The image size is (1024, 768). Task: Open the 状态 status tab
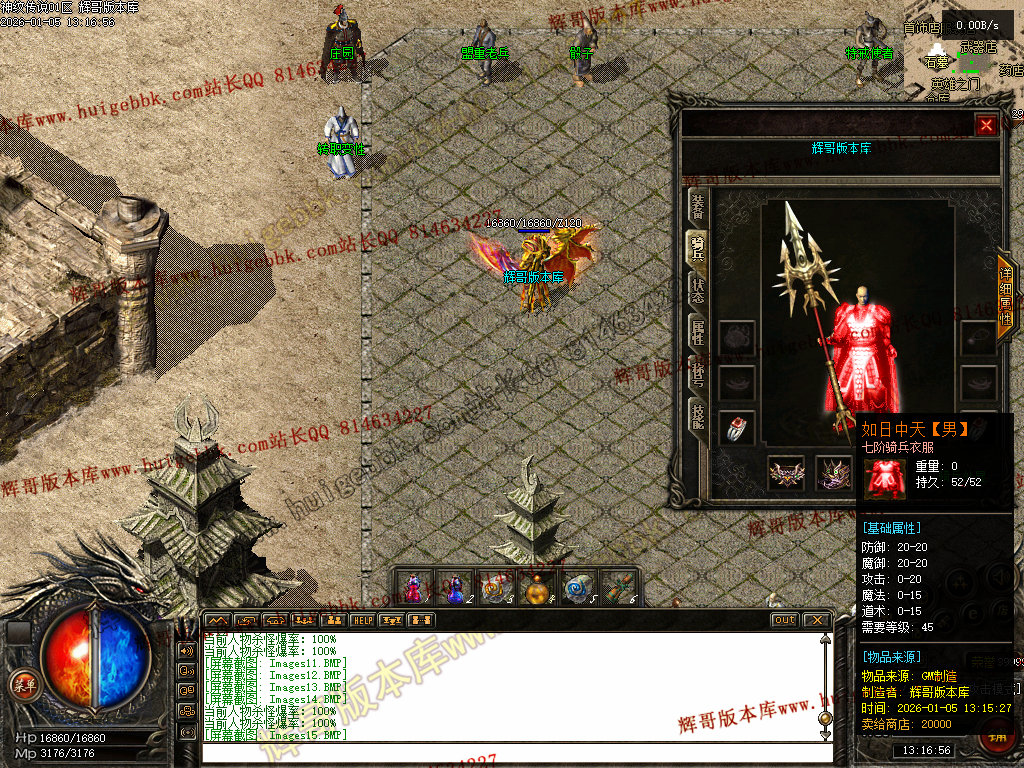coord(696,289)
